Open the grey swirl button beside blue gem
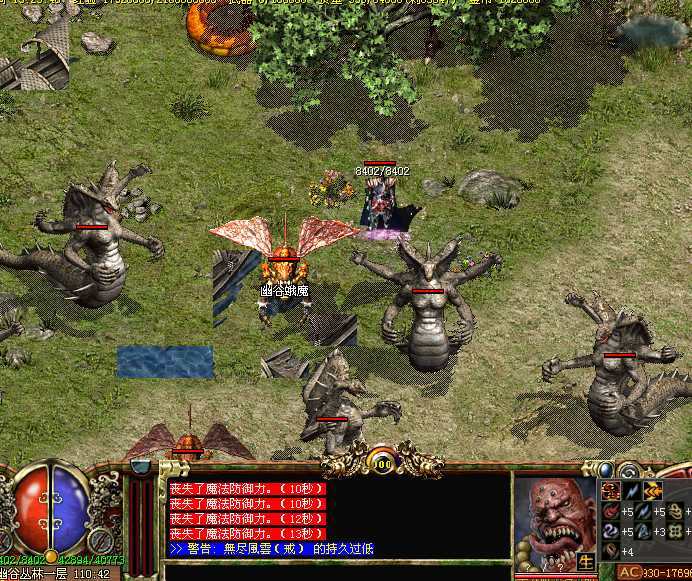 [x=629, y=471]
